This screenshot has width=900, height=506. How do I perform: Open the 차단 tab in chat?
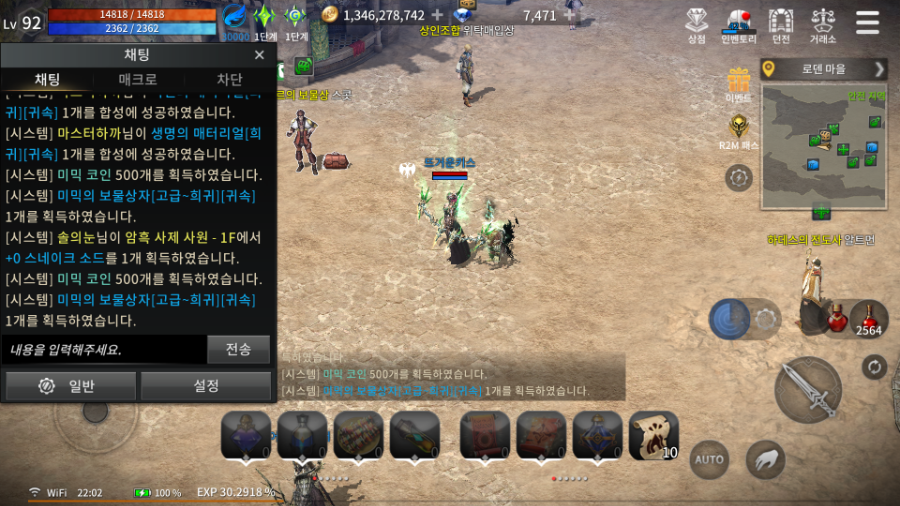point(229,79)
